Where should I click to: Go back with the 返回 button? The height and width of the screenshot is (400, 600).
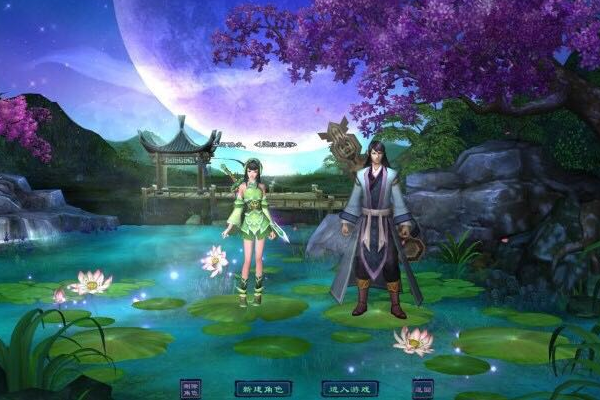(423, 387)
